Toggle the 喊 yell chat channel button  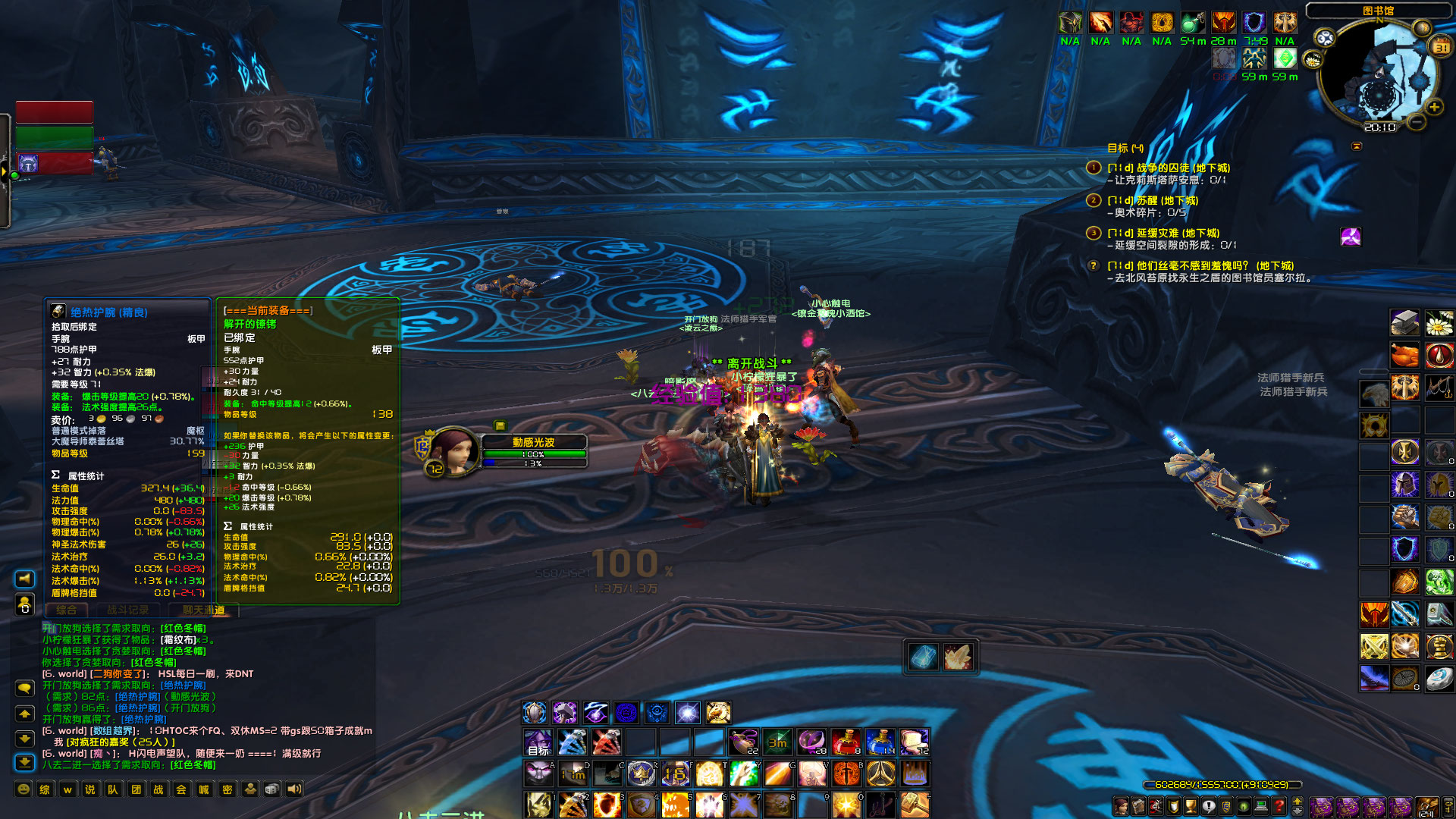click(204, 789)
